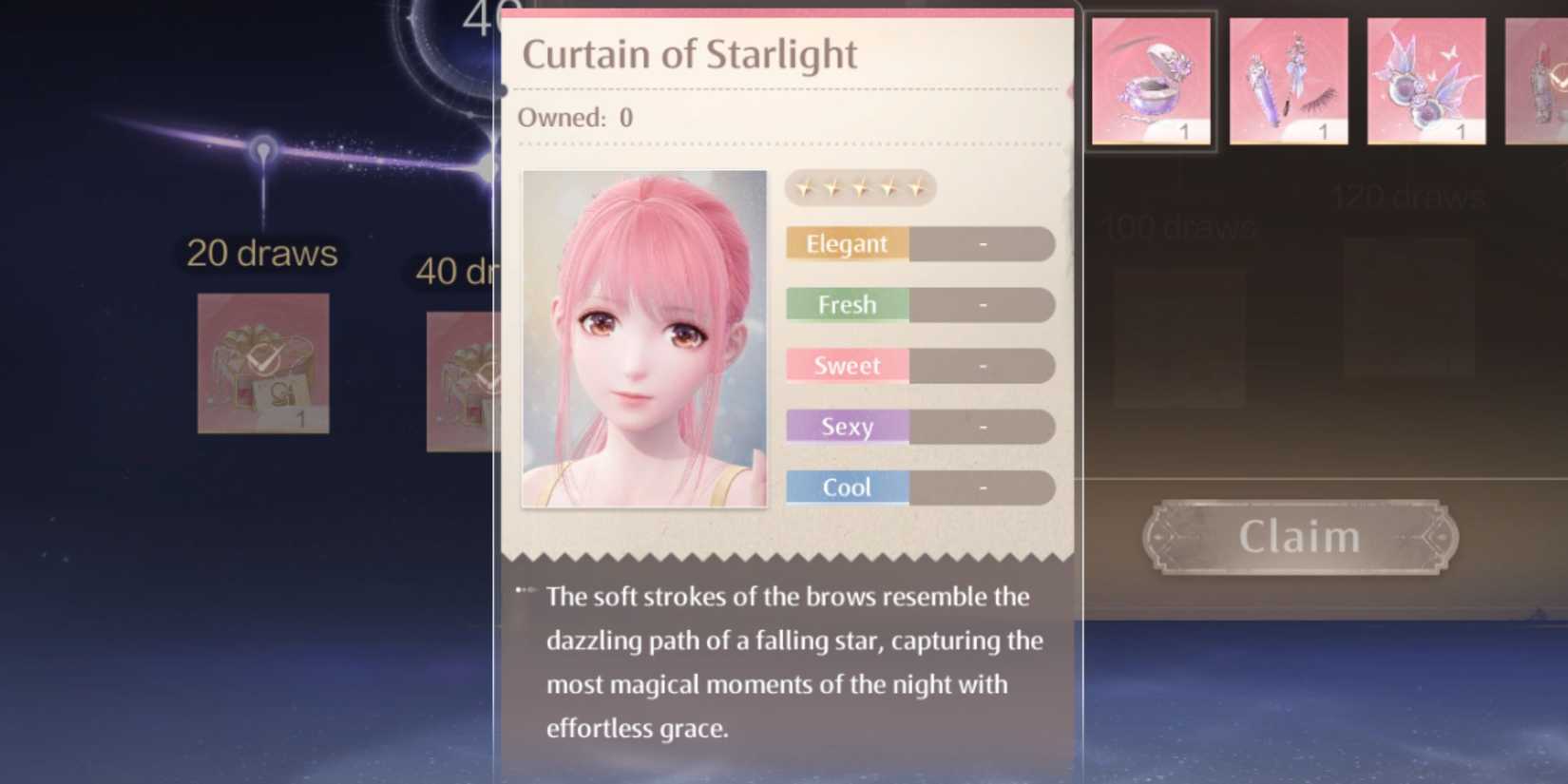Select the Elegant attribute label
The height and width of the screenshot is (784, 1568).
tap(845, 243)
